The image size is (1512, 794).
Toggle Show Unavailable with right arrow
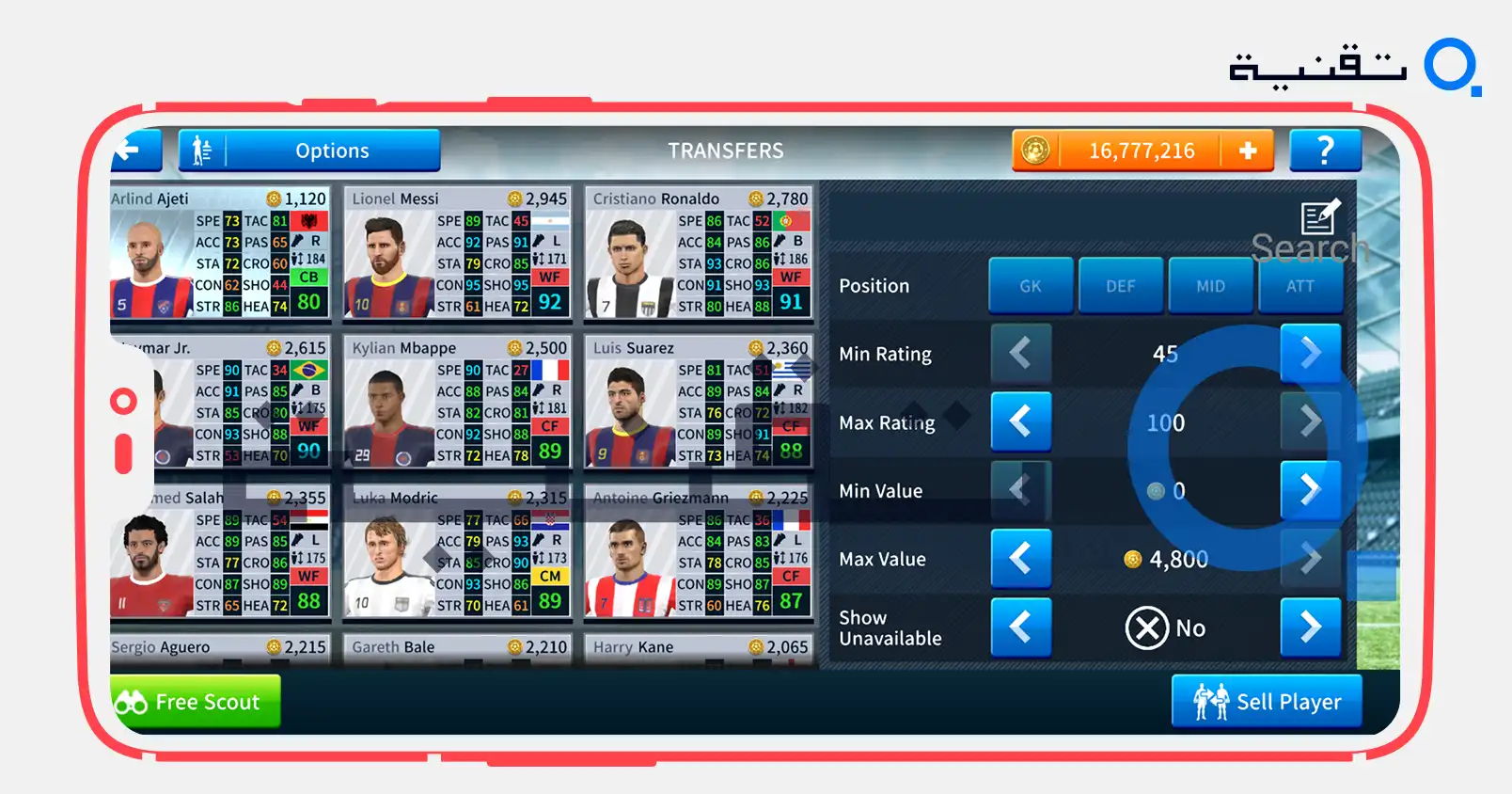tap(1310, 627)
